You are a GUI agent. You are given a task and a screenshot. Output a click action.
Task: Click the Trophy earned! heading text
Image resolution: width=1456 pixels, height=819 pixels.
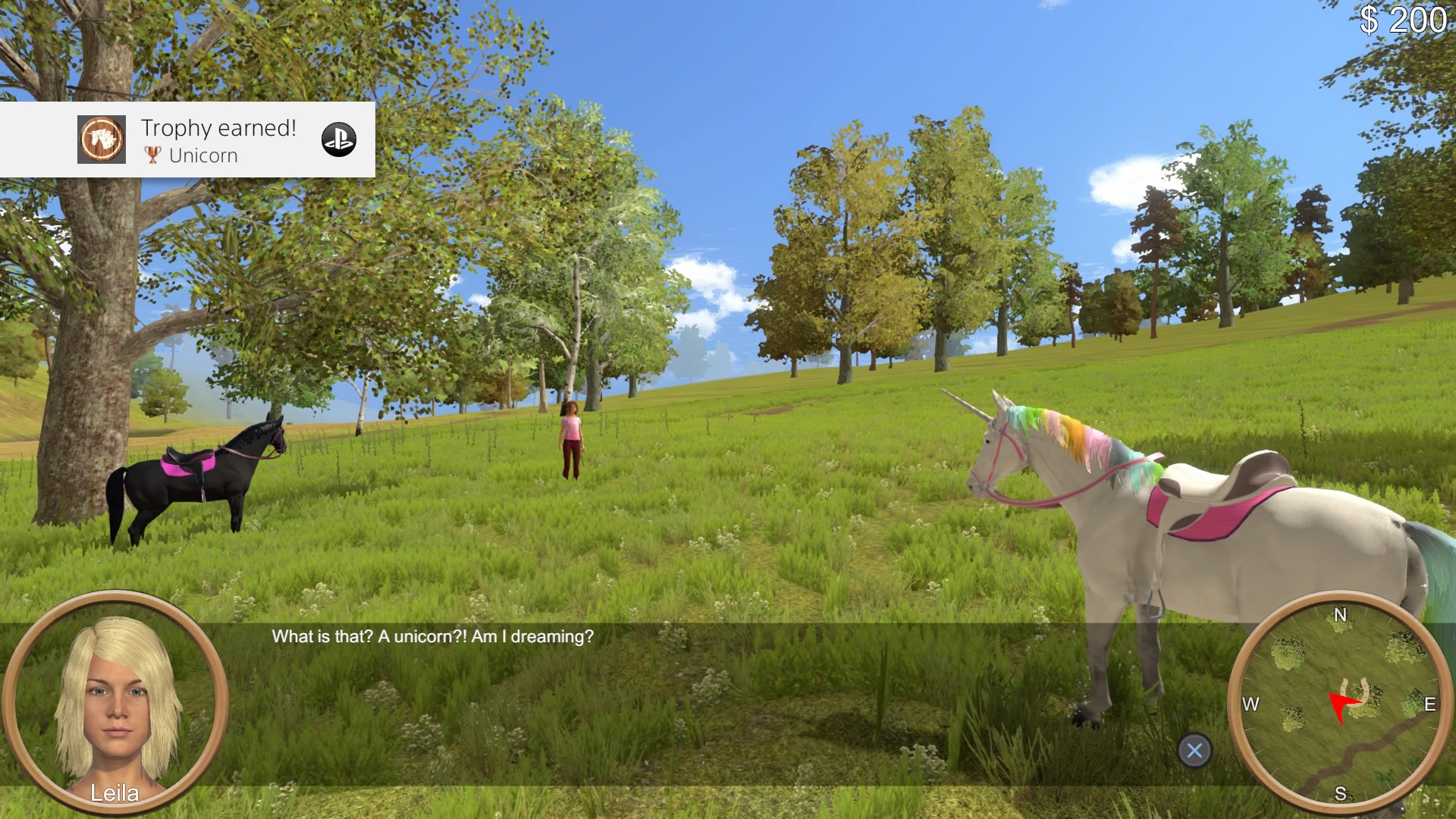point(218,127)
